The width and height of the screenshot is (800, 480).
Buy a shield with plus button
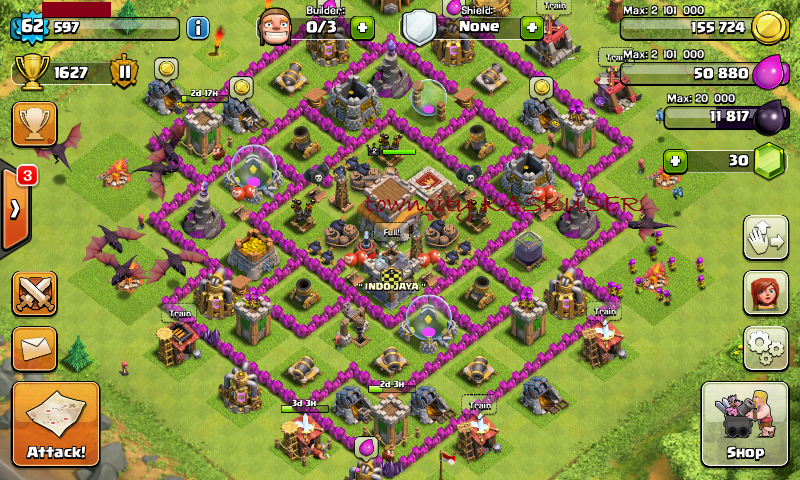pos(532,27)
